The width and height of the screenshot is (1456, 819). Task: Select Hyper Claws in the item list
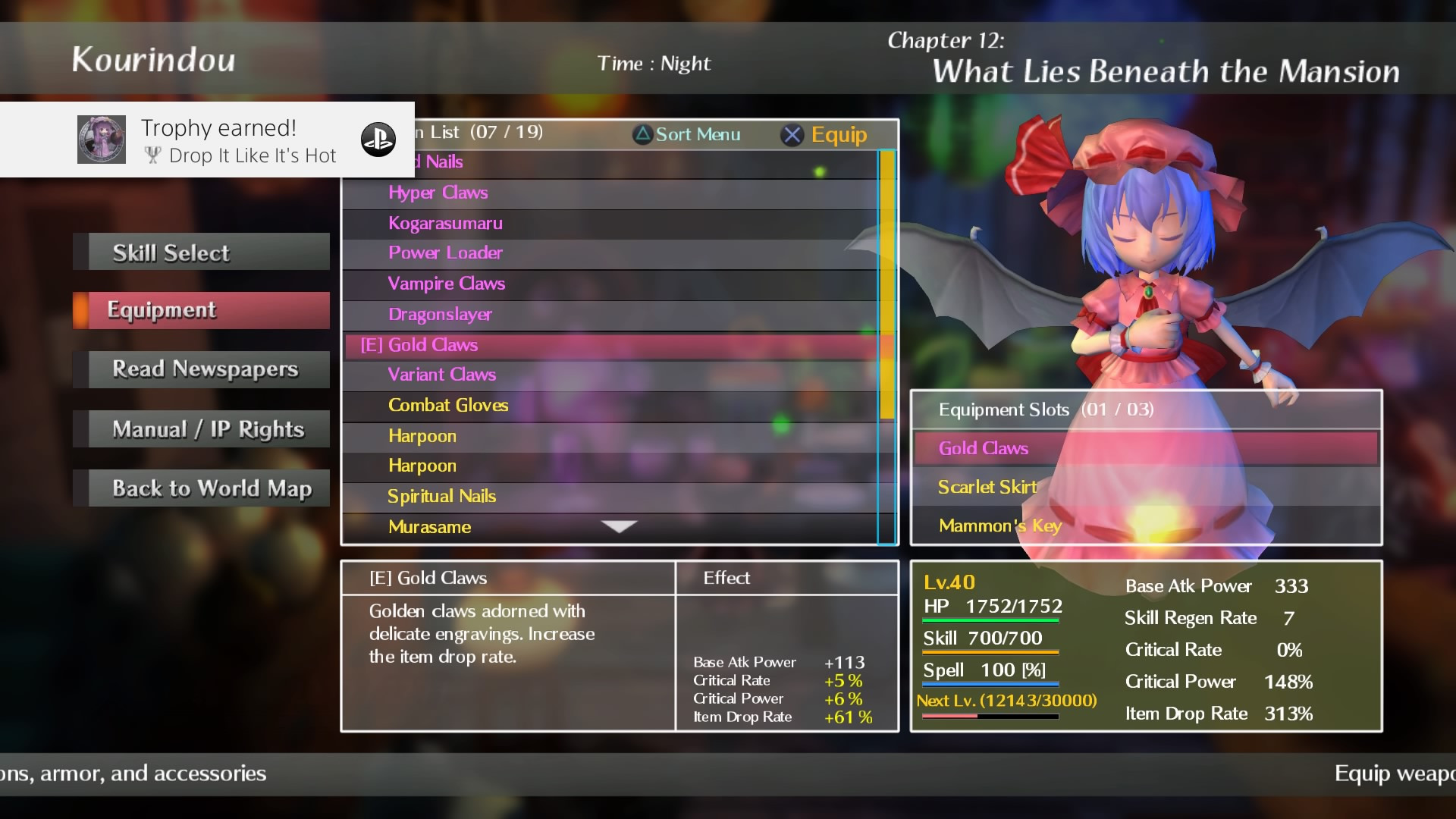click(x=438, y=193)
